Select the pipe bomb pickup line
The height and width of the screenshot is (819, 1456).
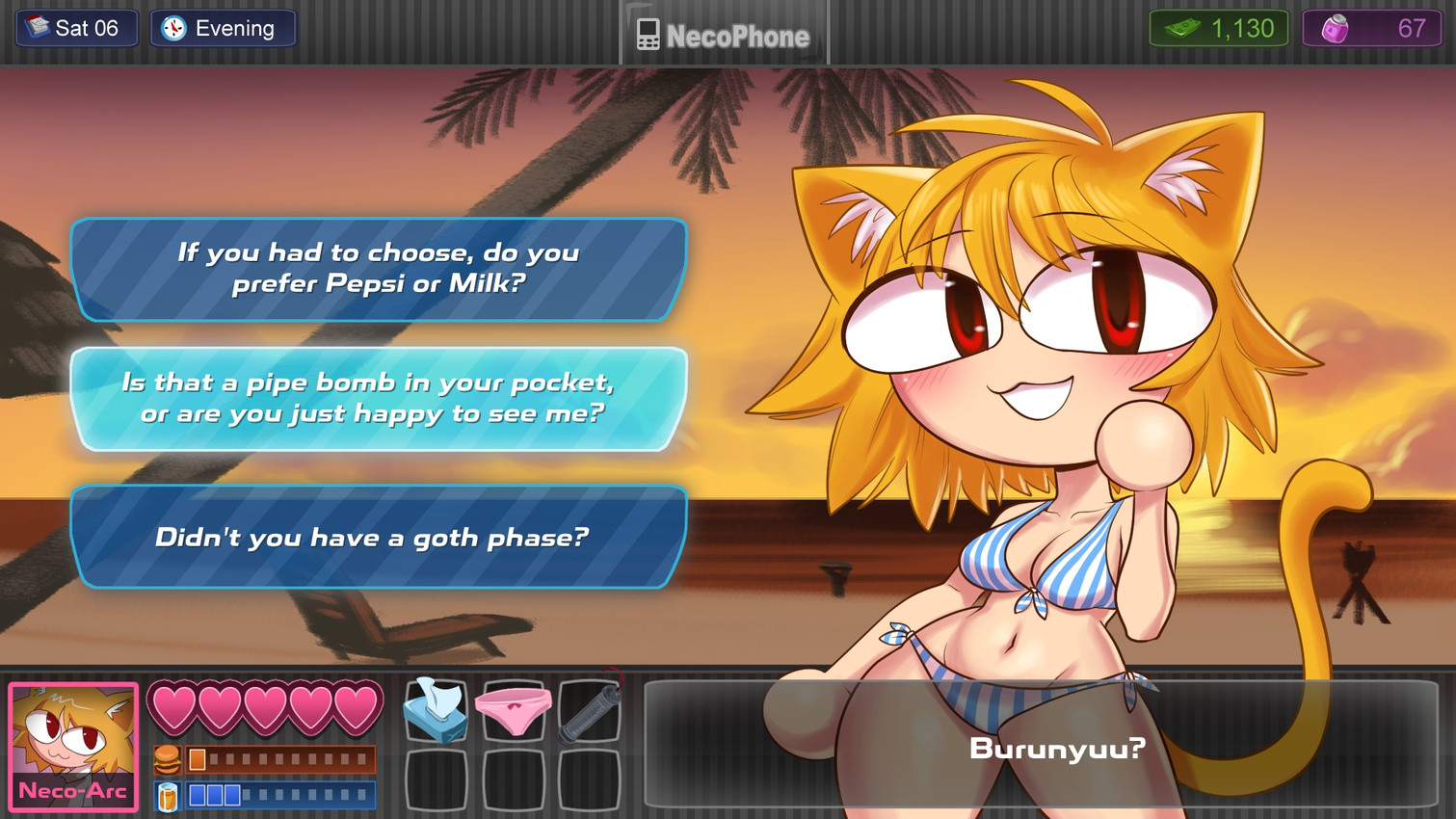(x=379, y=398)
